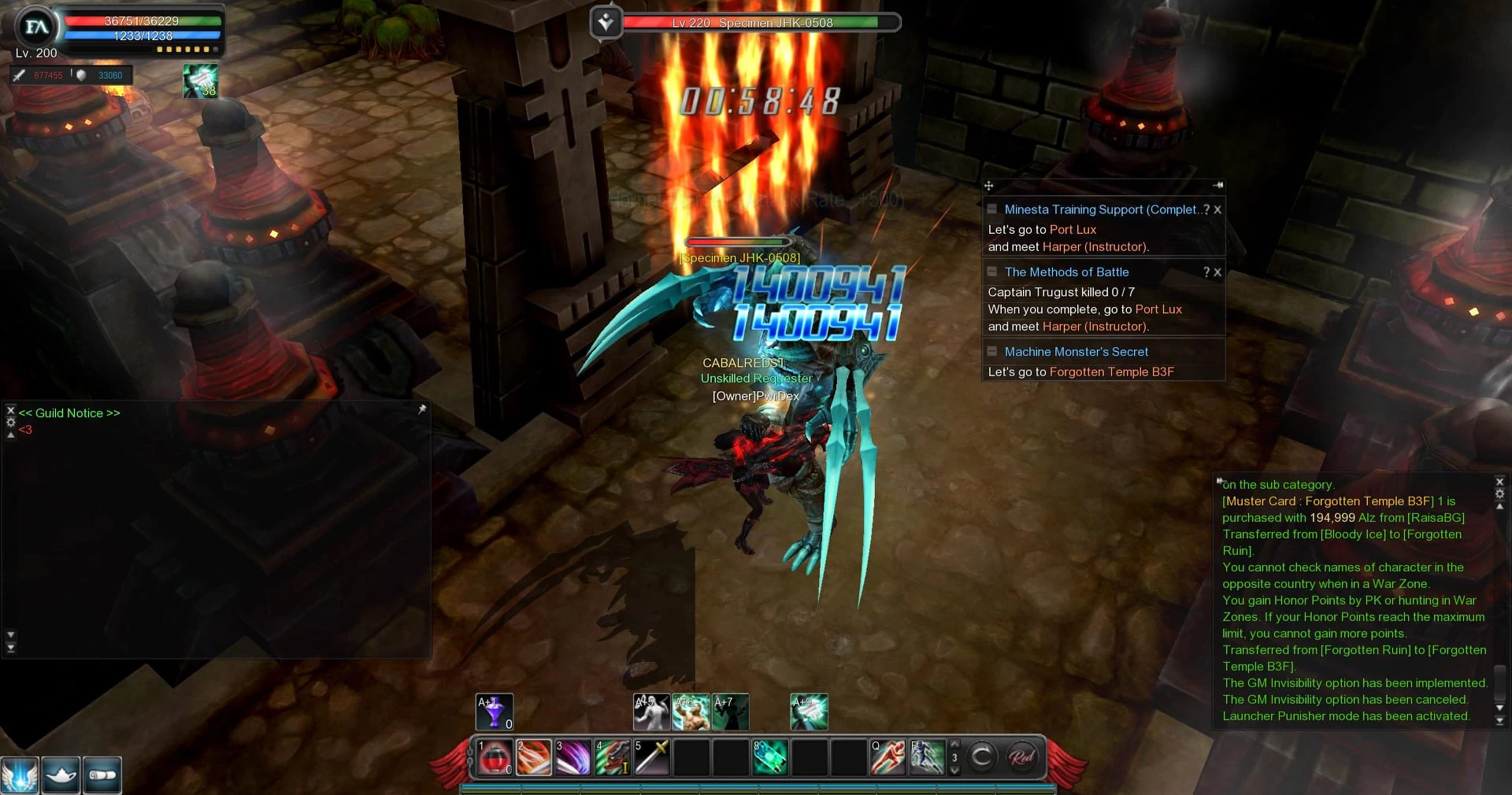This screenshot has height=795, width=1512.
Task: Open the scroll menu icon
Action: (102, 775)
